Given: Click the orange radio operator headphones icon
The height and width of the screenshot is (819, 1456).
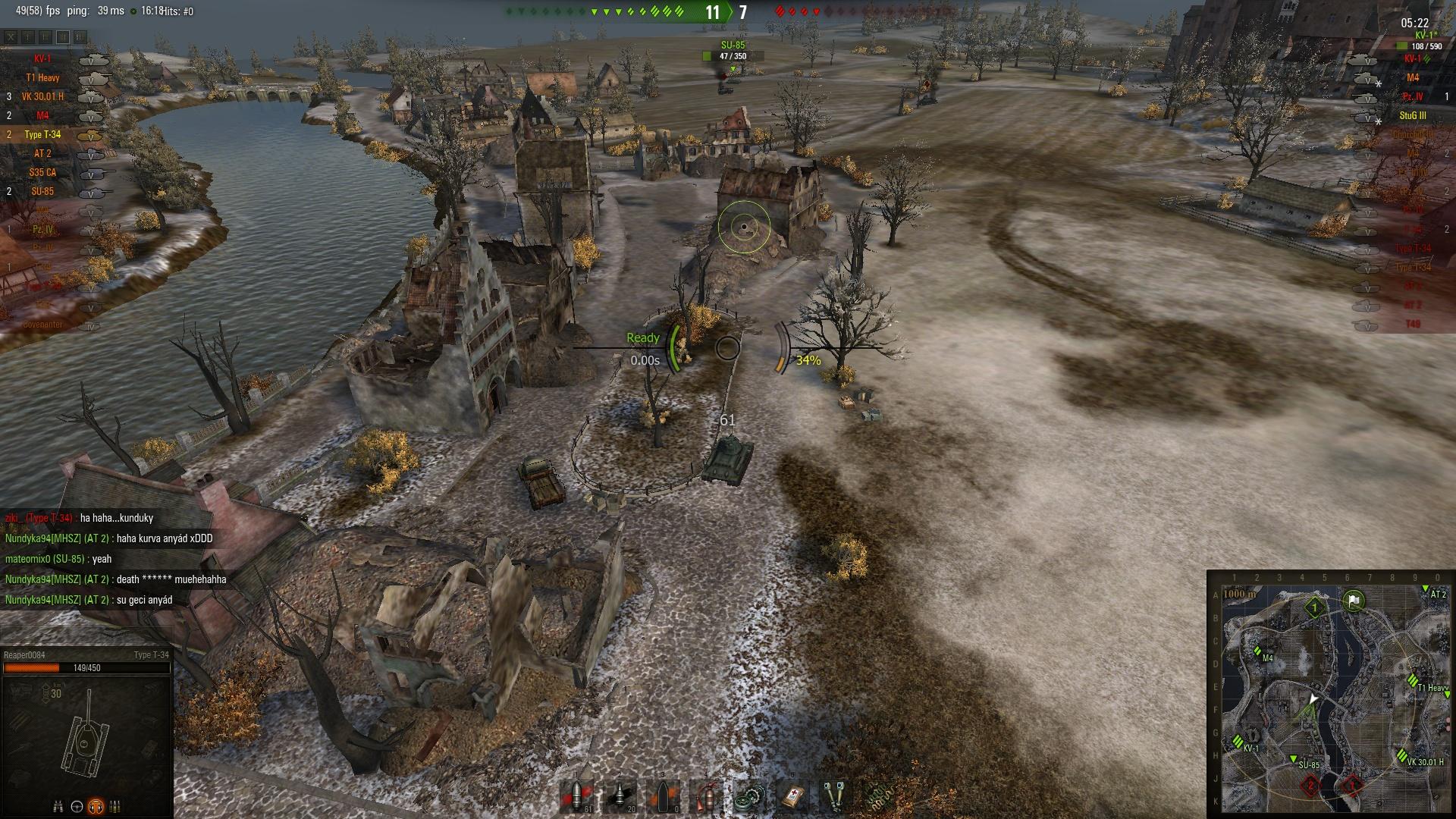Looking at the screenshot, I should 96,805.
